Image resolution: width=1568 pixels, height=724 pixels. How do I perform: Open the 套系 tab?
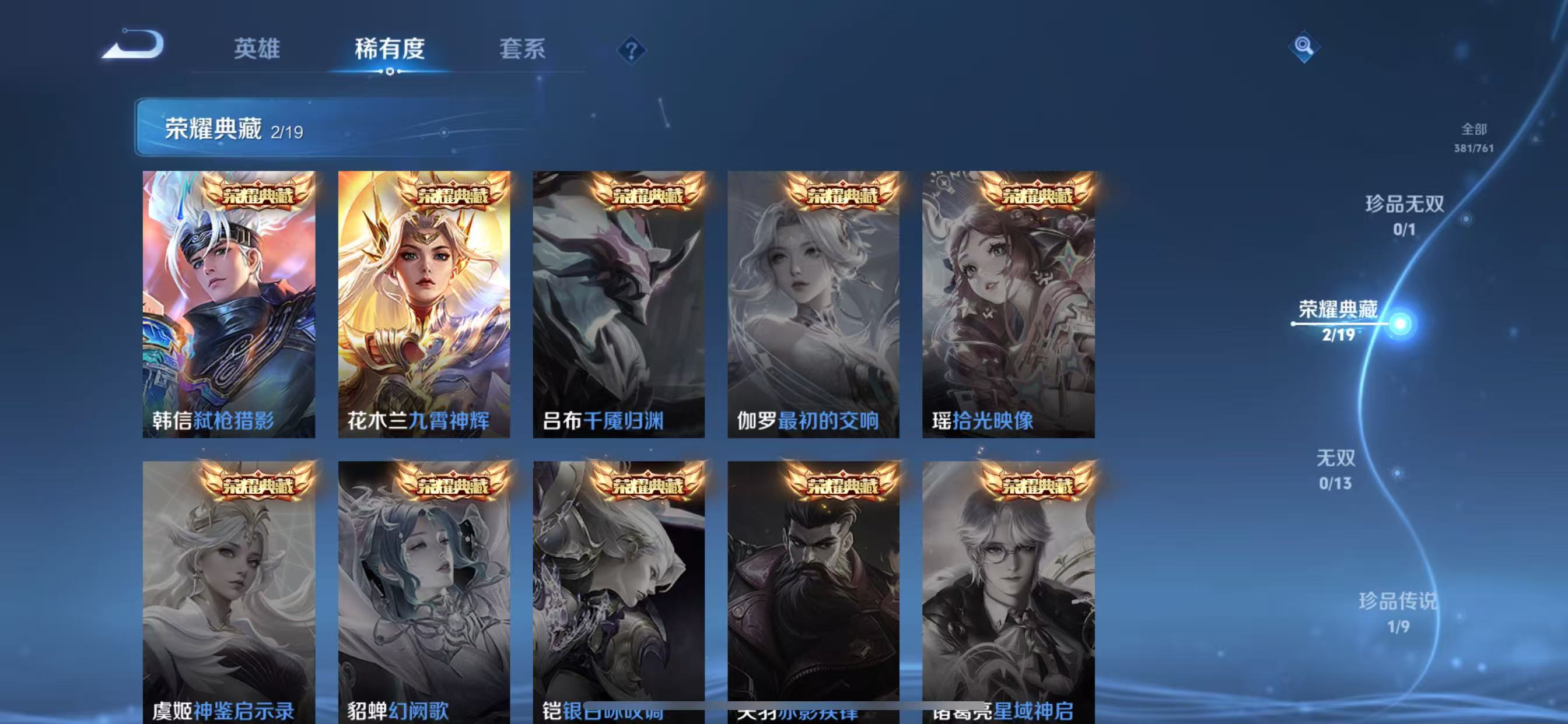point(522,48)
